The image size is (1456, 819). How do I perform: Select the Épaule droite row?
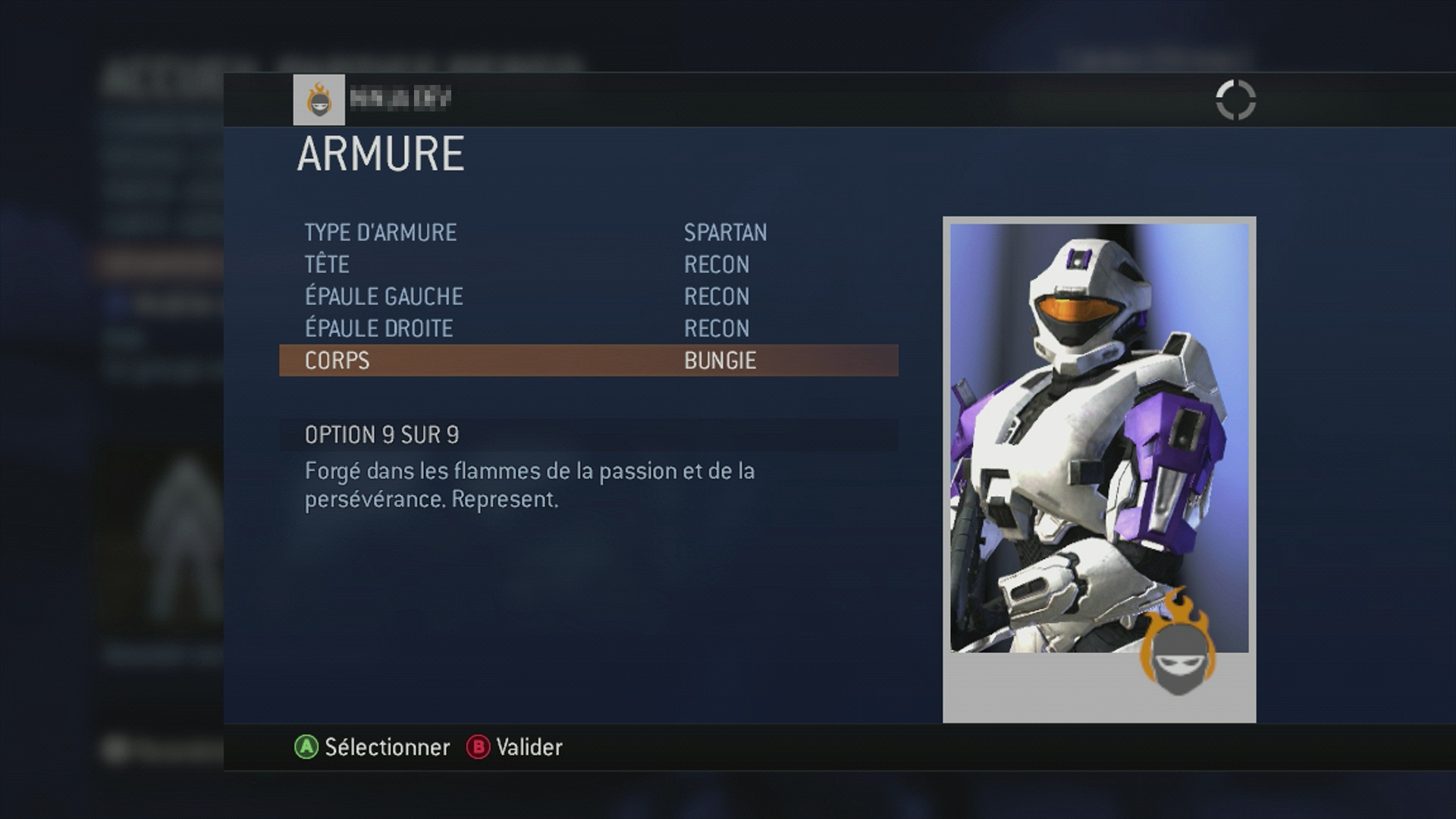click(588, 328)
